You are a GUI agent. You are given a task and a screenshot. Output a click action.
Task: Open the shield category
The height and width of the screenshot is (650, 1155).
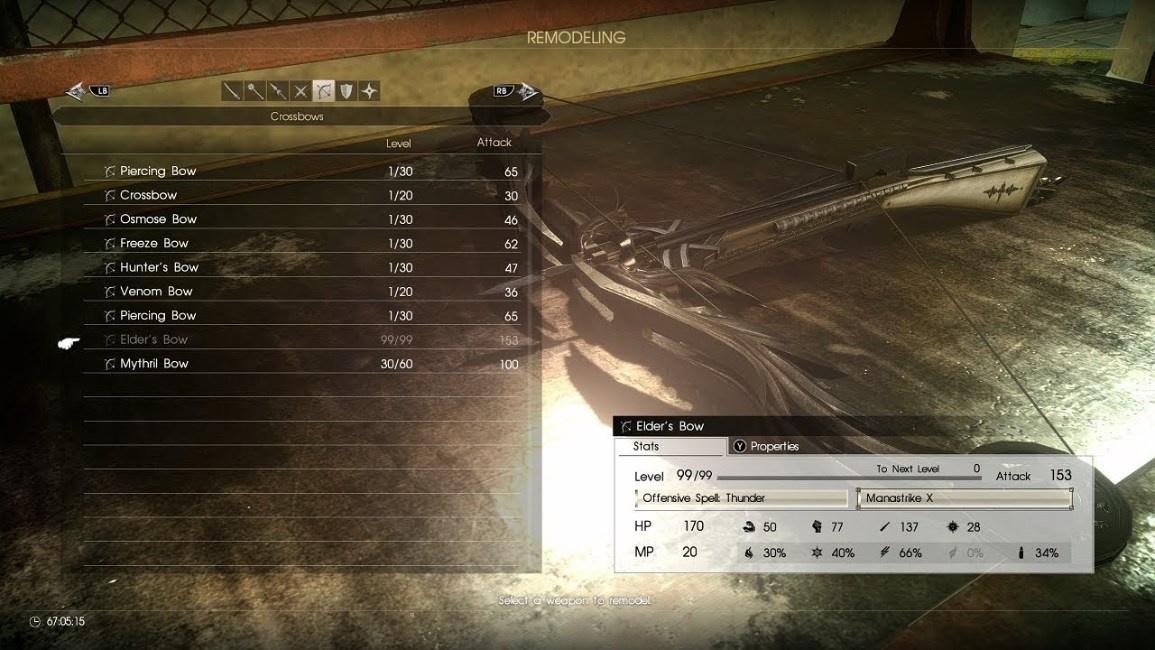(346, 91)
